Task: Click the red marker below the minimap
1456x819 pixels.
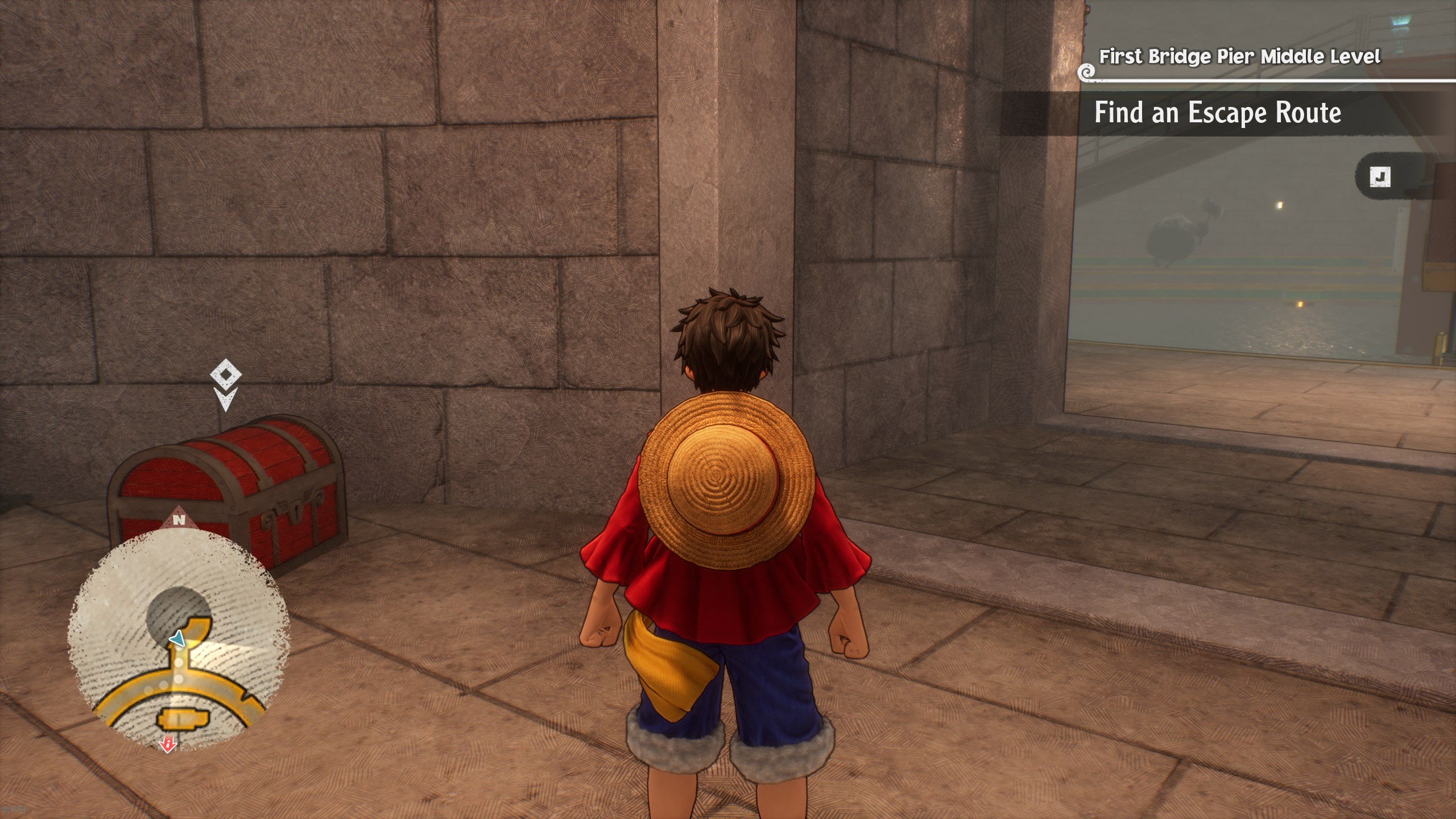Action: point(168,744)
